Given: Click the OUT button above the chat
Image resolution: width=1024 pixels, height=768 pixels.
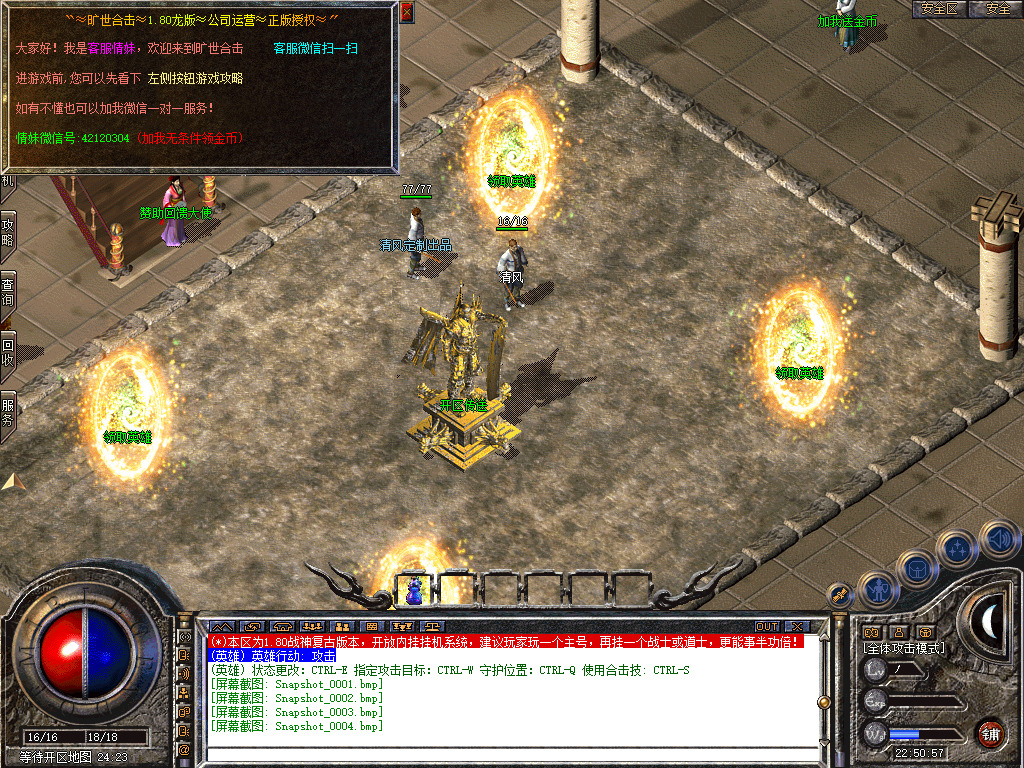Looking at the screenshot, I should 766,627.
